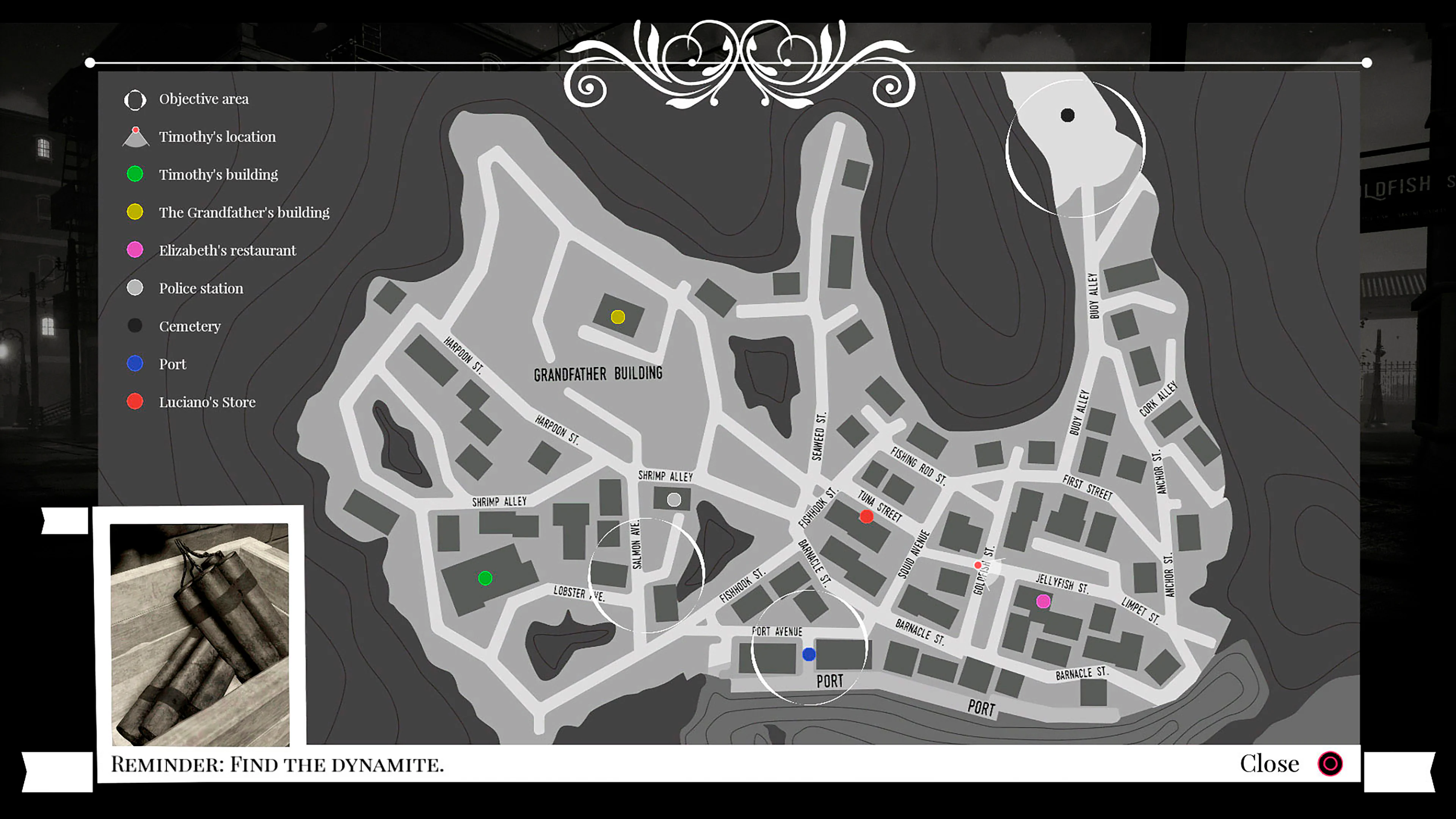The width and height of the screenshot is (1456, 819).
Task: Select the pink Elizabeth's restaurant legend dot
Action: coord(135,250)
